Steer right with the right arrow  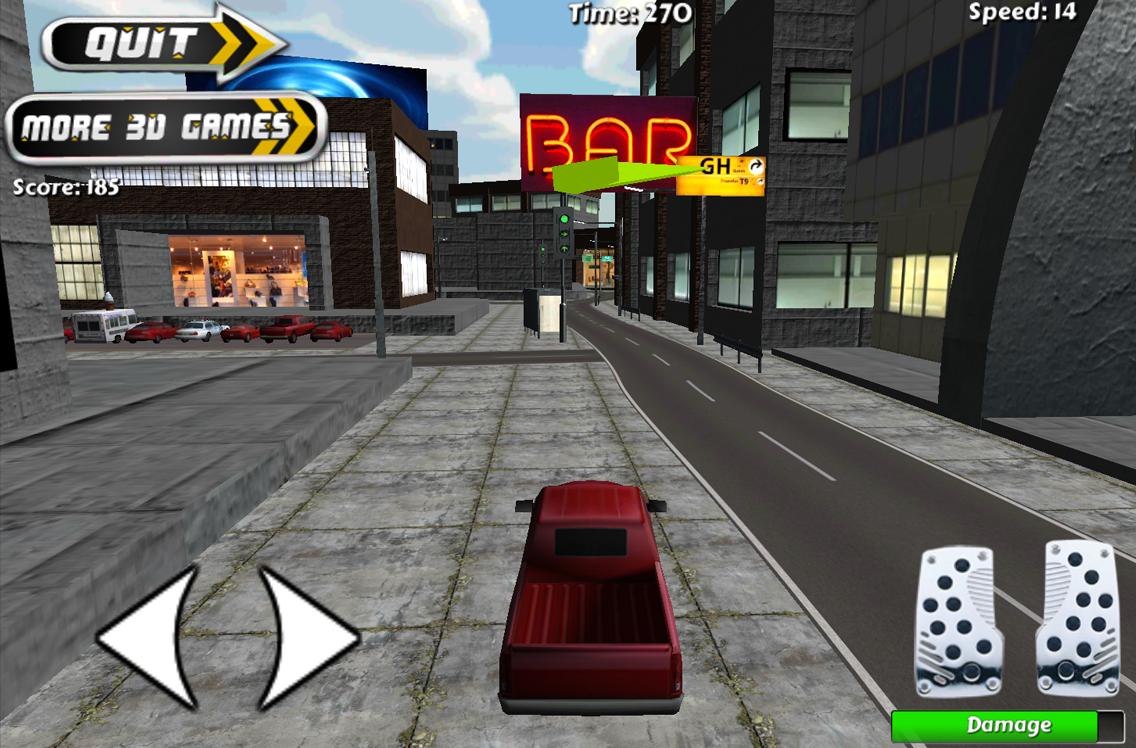304,636
